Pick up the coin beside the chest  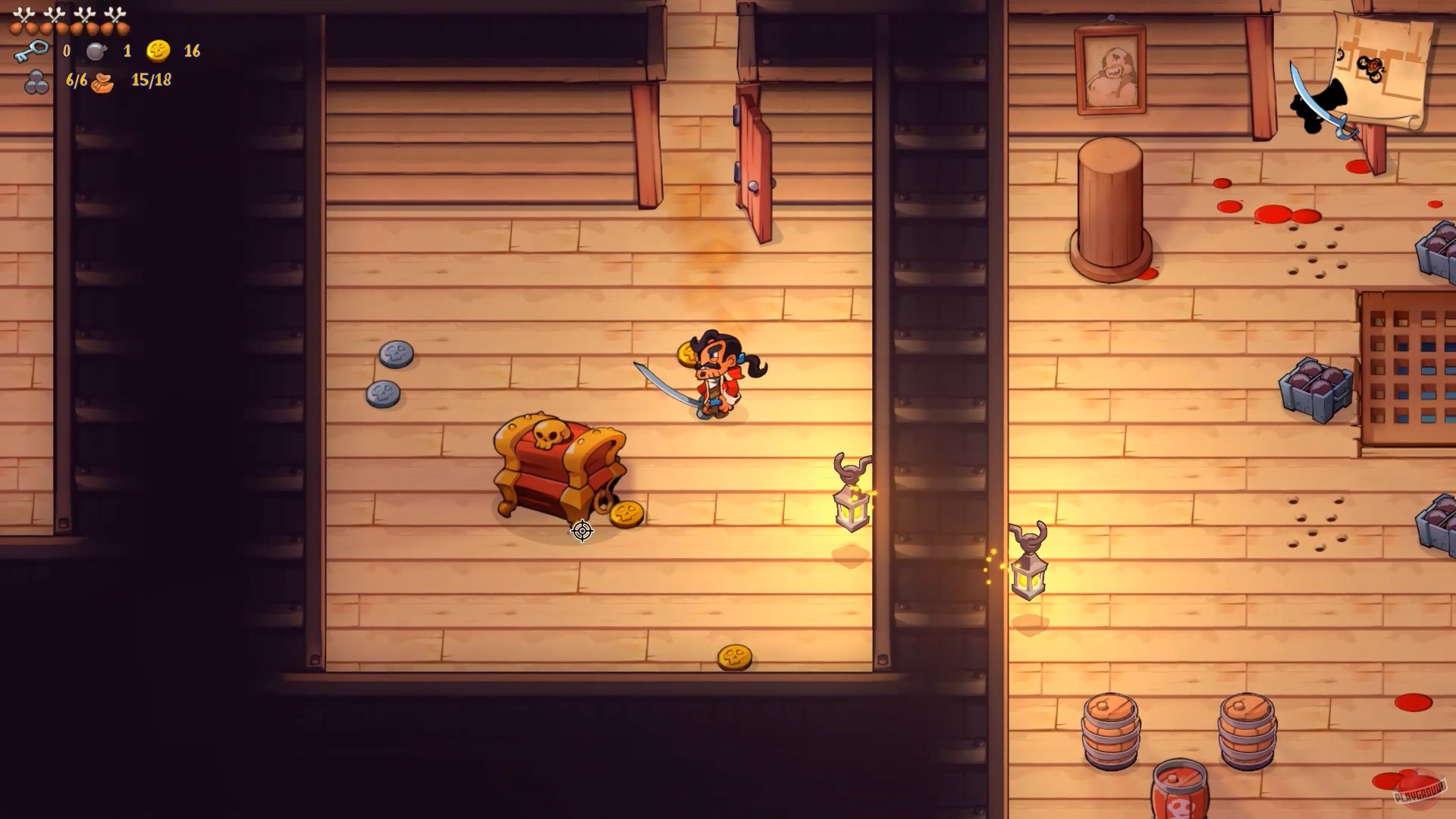tap(626, 513)
